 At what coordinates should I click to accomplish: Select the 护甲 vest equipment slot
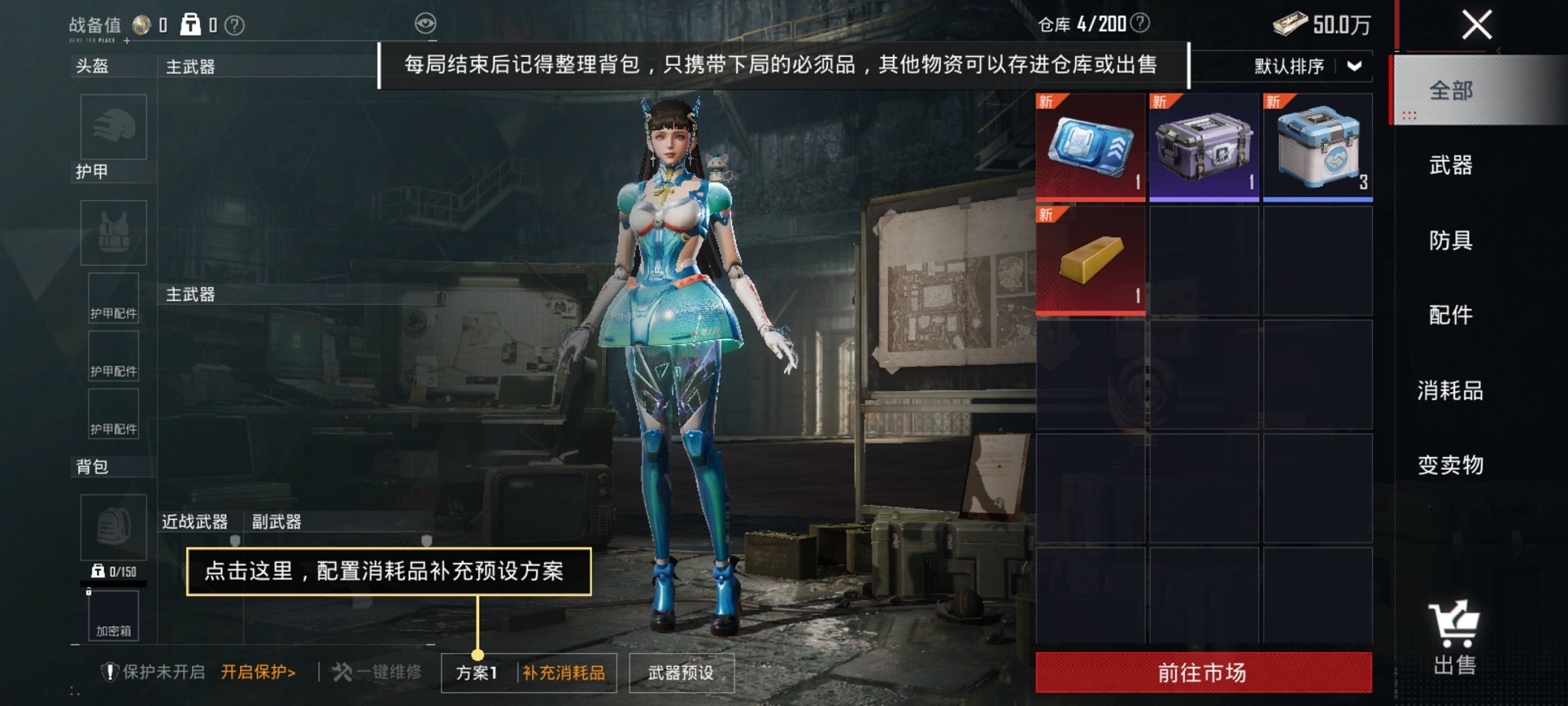coord(112,231)
